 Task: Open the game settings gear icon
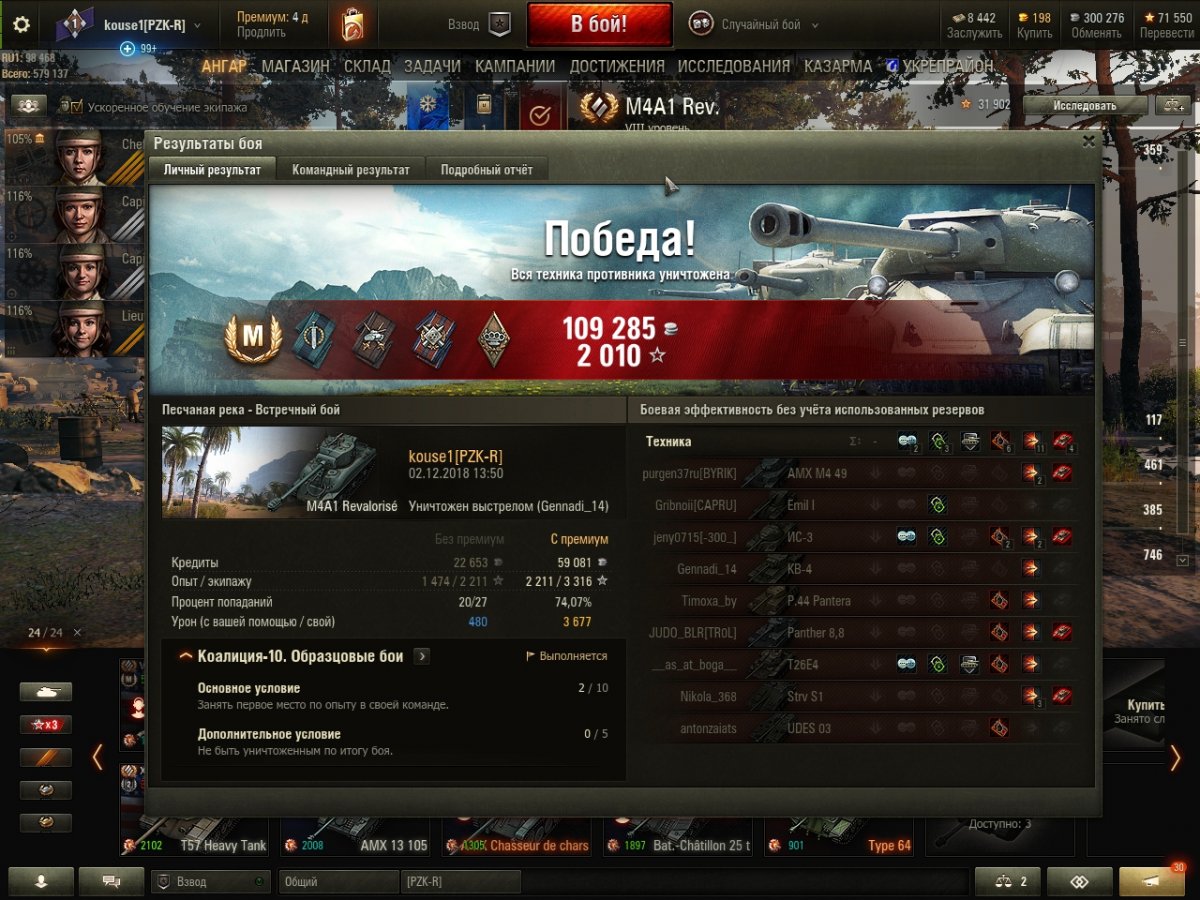(x=21, y=25)
